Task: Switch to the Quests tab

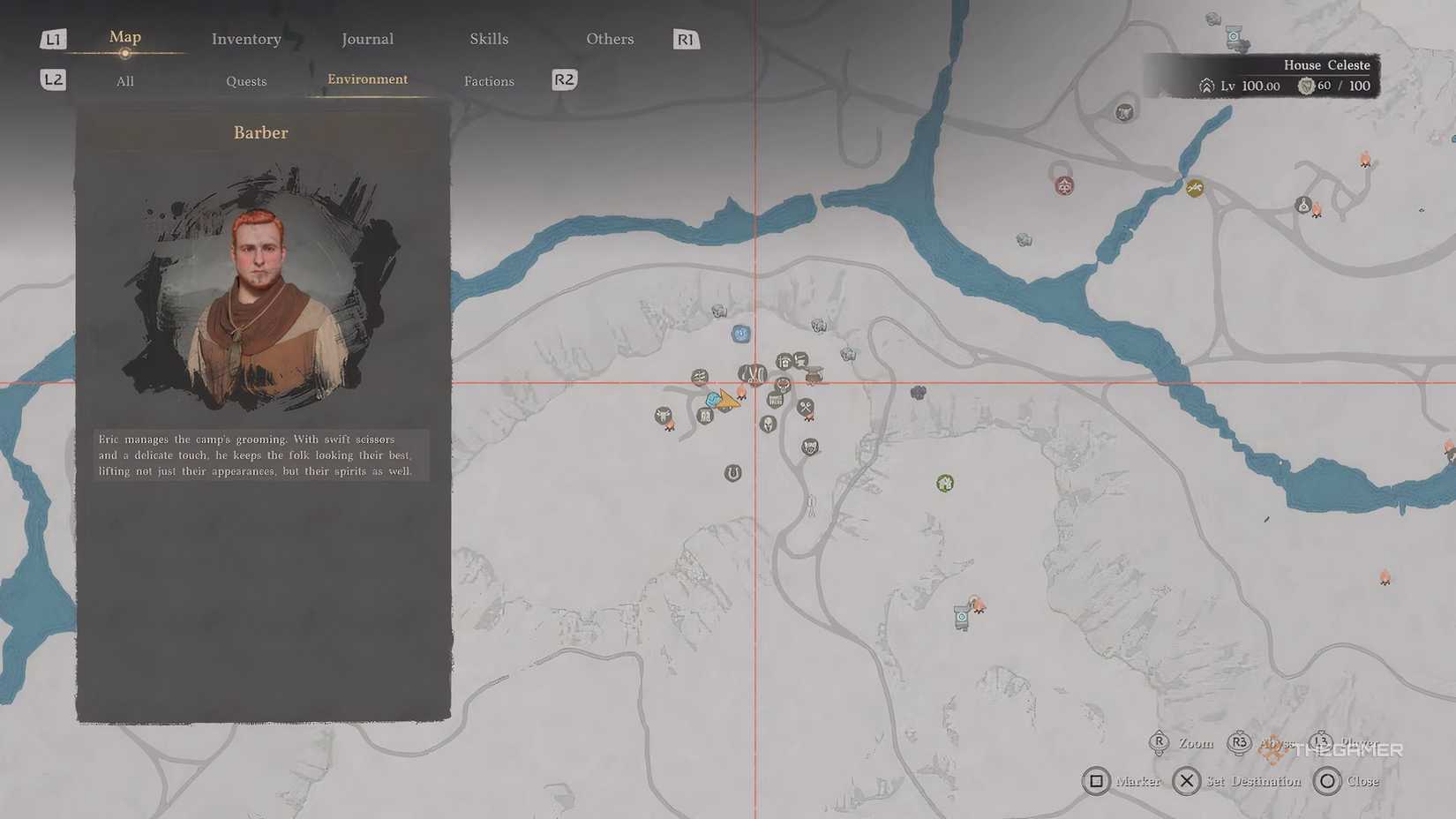Action: [x=245, y=81]
